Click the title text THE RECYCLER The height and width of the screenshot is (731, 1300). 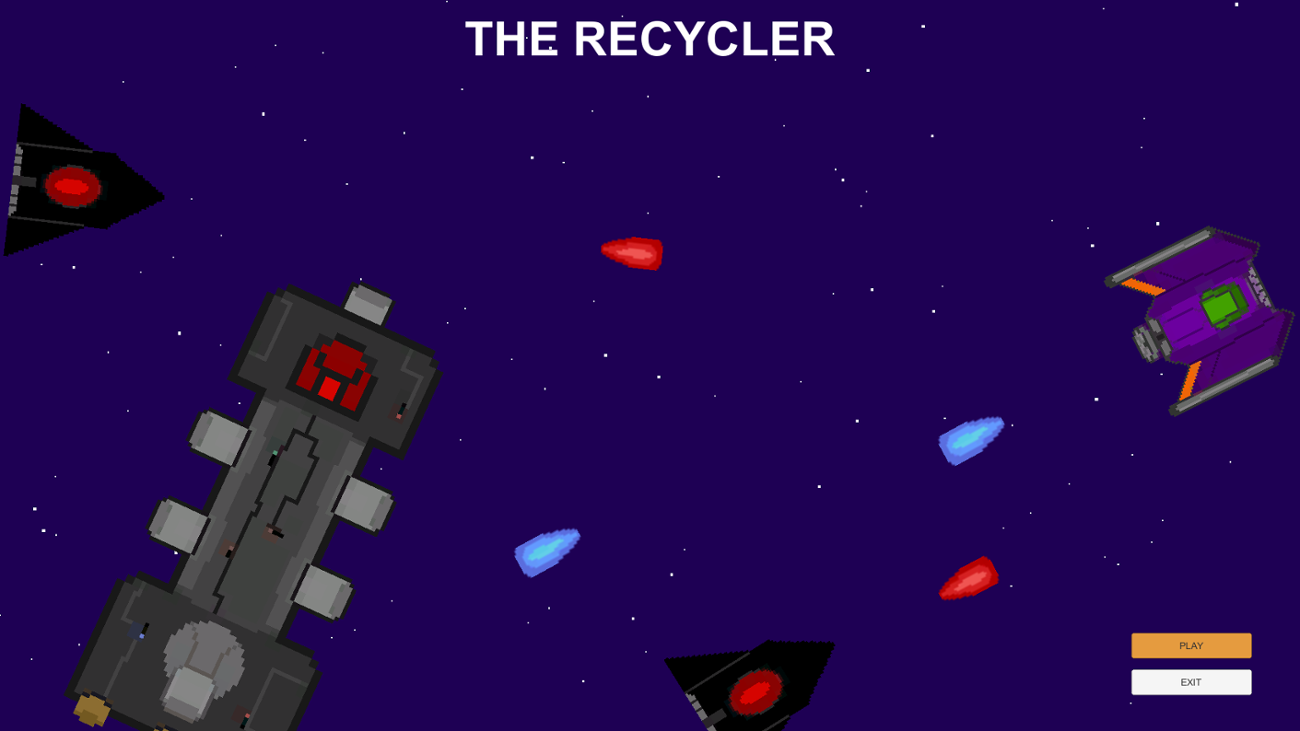click(x=648, y=40)
